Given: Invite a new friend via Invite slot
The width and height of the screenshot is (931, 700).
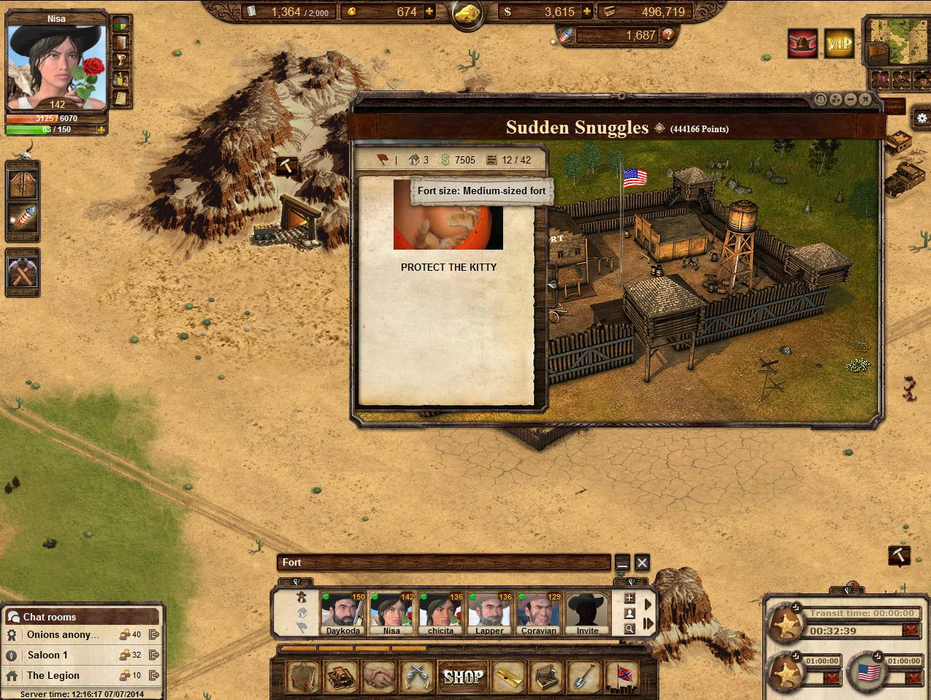Looking at the screenshot, I should click(x=587, y=611).
